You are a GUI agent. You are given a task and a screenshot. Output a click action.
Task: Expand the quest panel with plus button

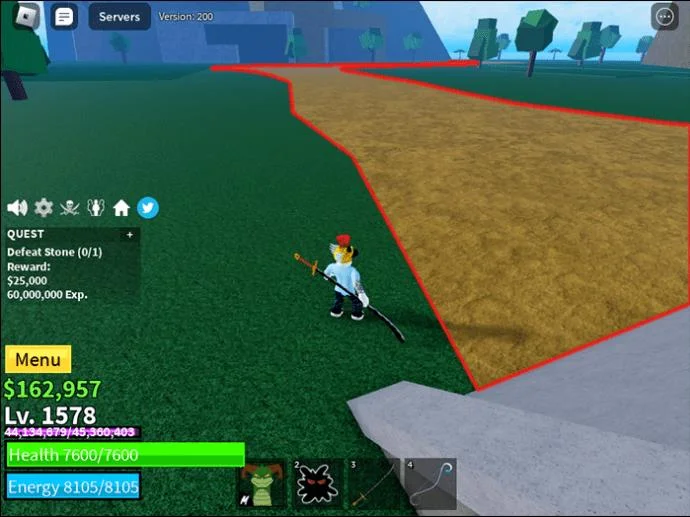coord(129,235)
